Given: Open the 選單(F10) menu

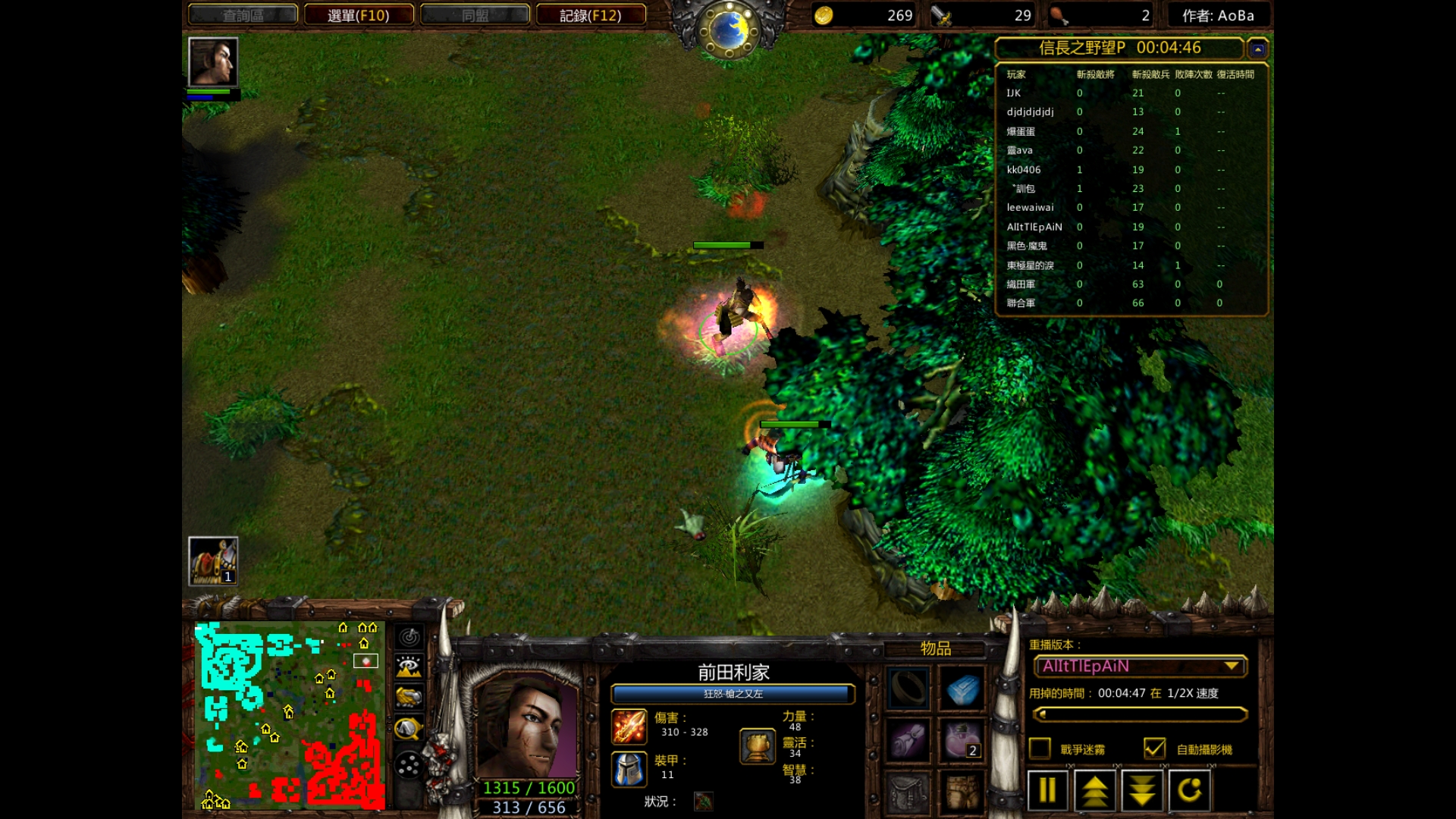Looking at the screenshot, I should [x=359, y=15].
